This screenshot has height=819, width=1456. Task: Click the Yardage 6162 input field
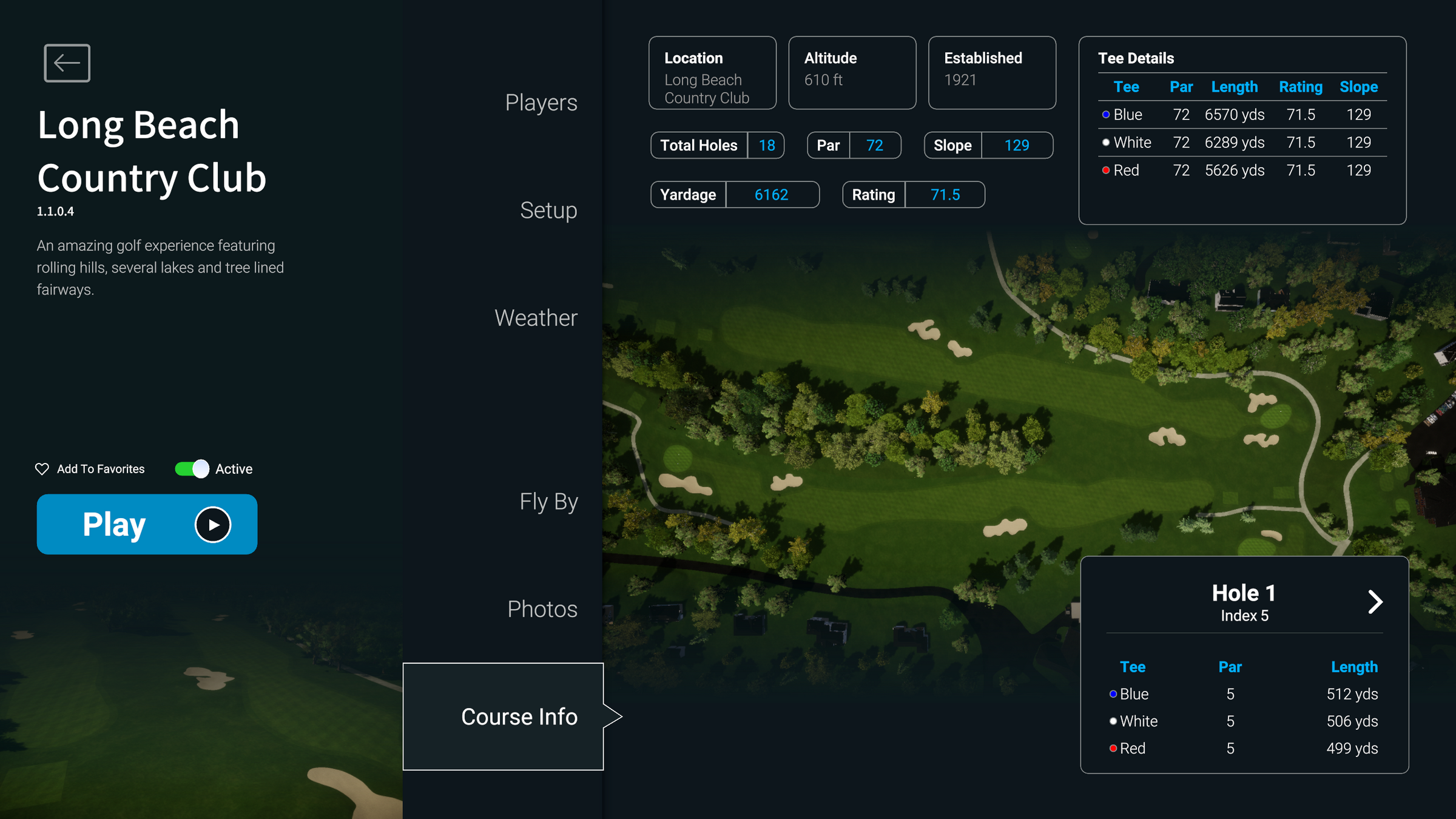click(x=771, y=194)
